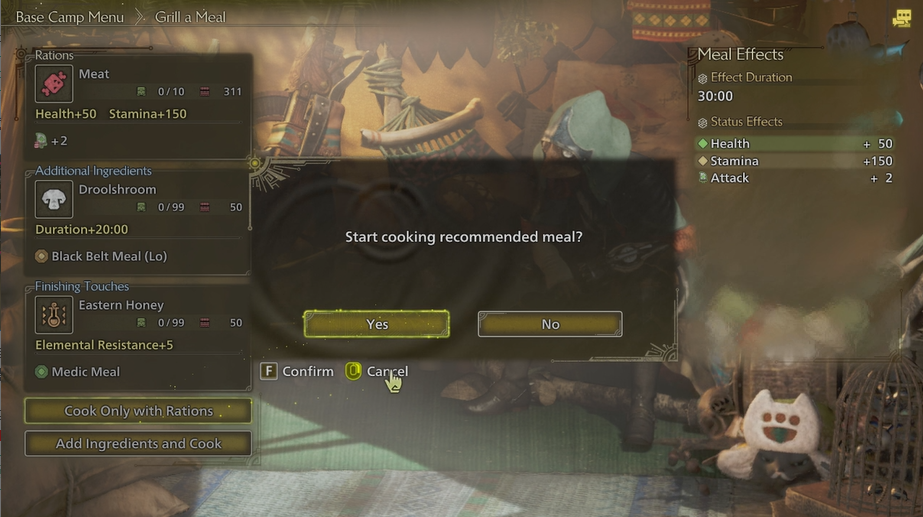Click the yellow chat icon in top corner

click(902, 17)
